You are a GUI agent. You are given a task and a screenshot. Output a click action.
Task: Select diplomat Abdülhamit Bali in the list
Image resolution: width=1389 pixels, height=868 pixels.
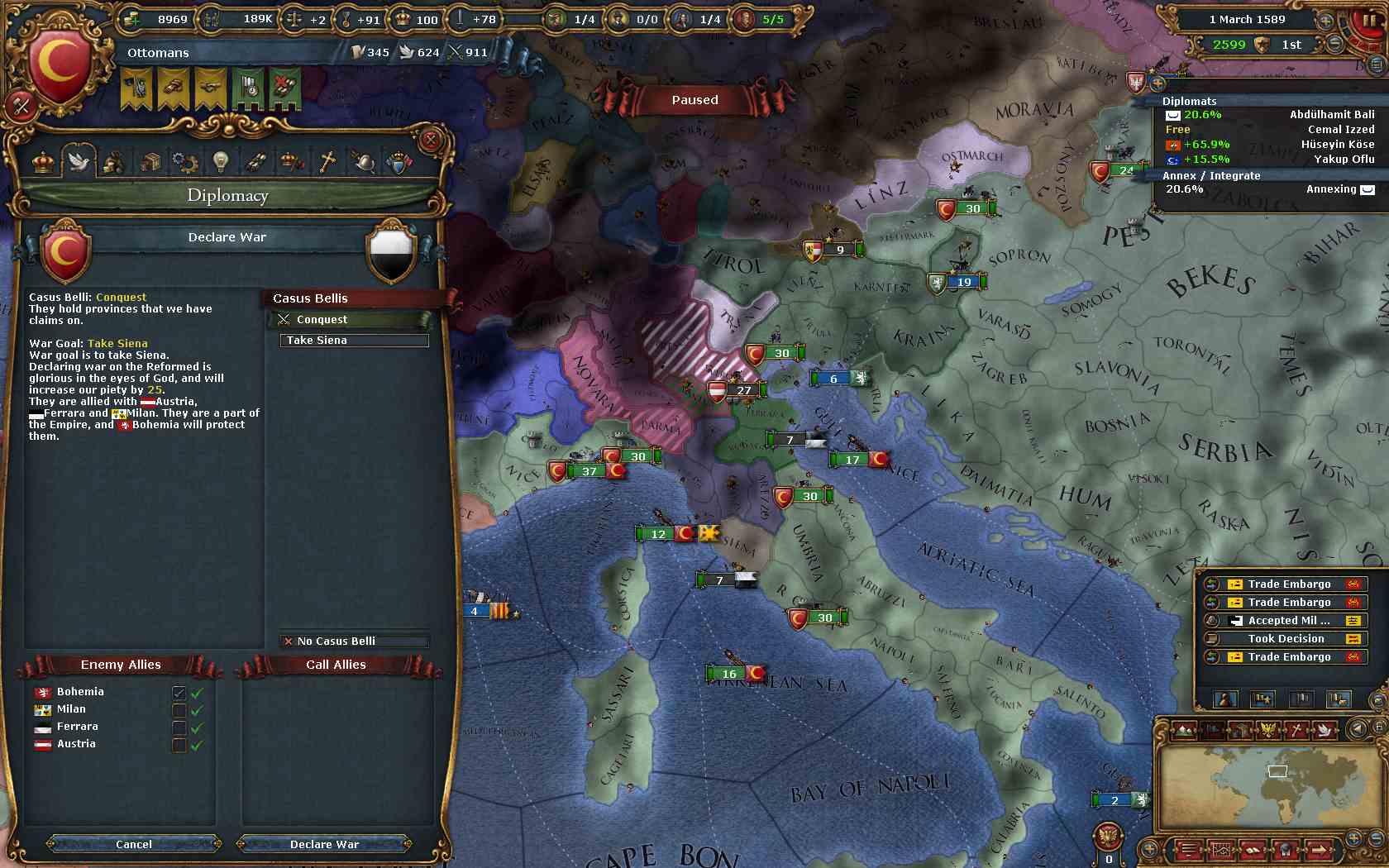point(1331,115)
